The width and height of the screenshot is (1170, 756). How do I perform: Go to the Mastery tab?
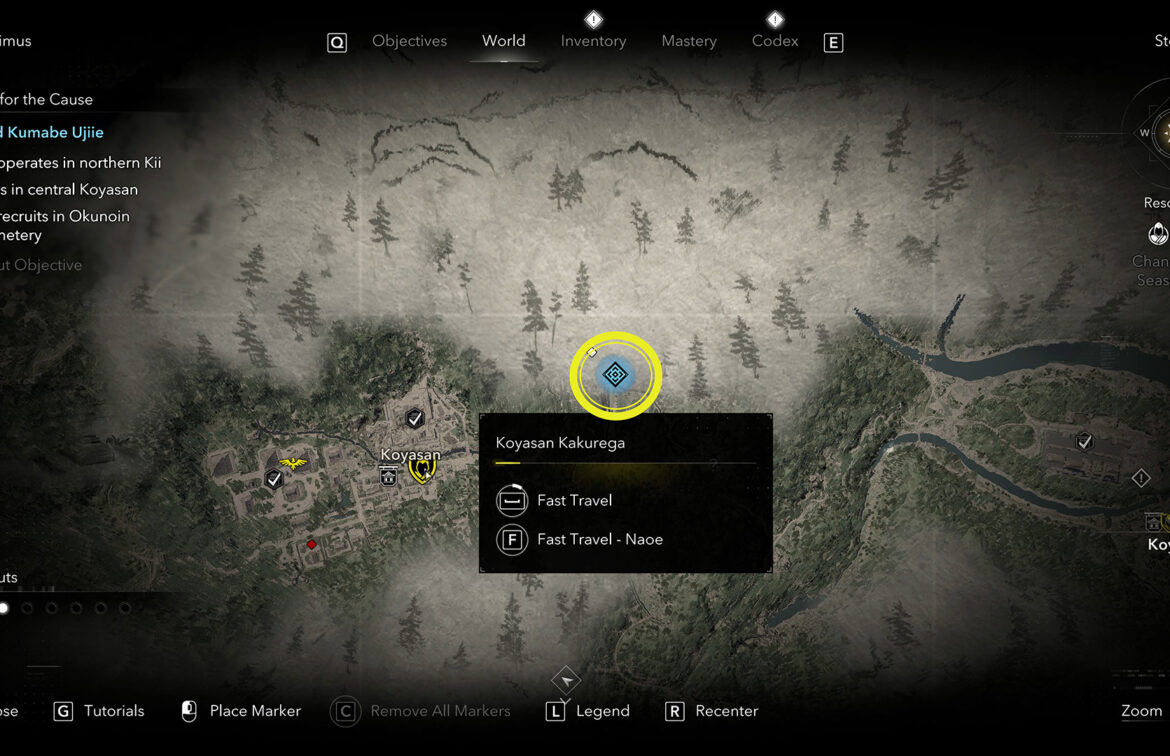(x=689, y=41)
